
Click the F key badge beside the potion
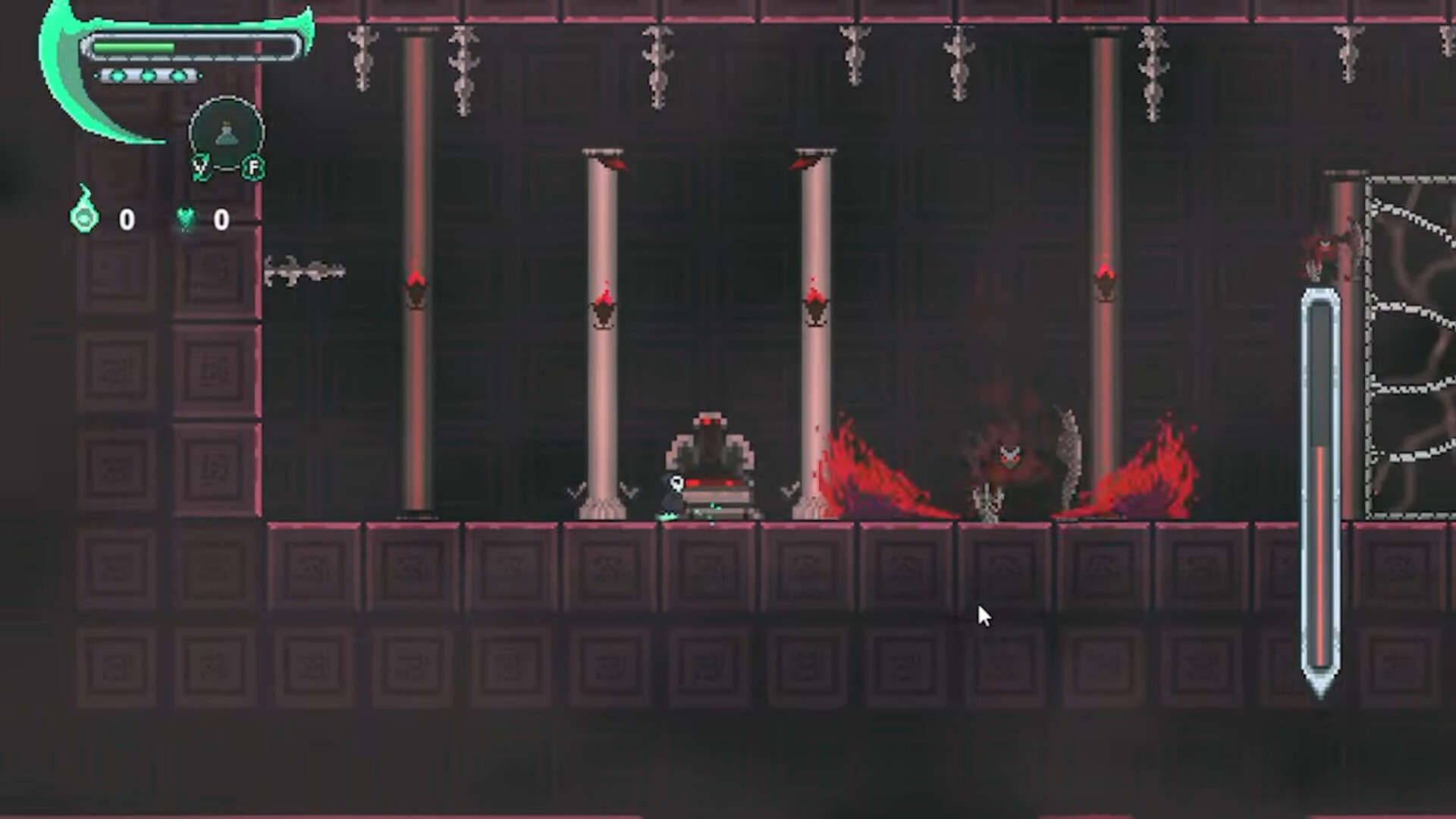(253, 168)
